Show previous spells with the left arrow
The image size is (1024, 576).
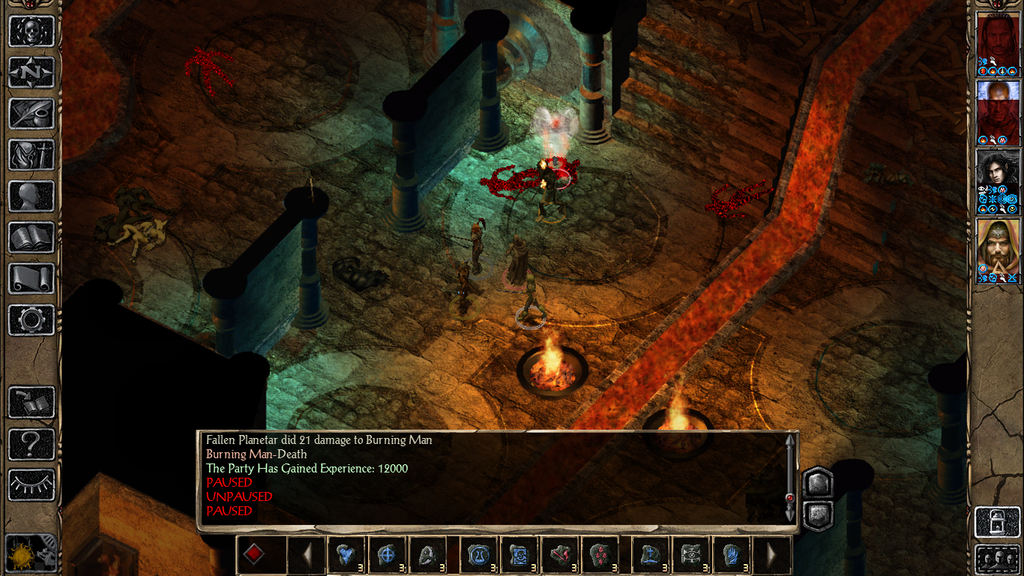pos(307,555)
